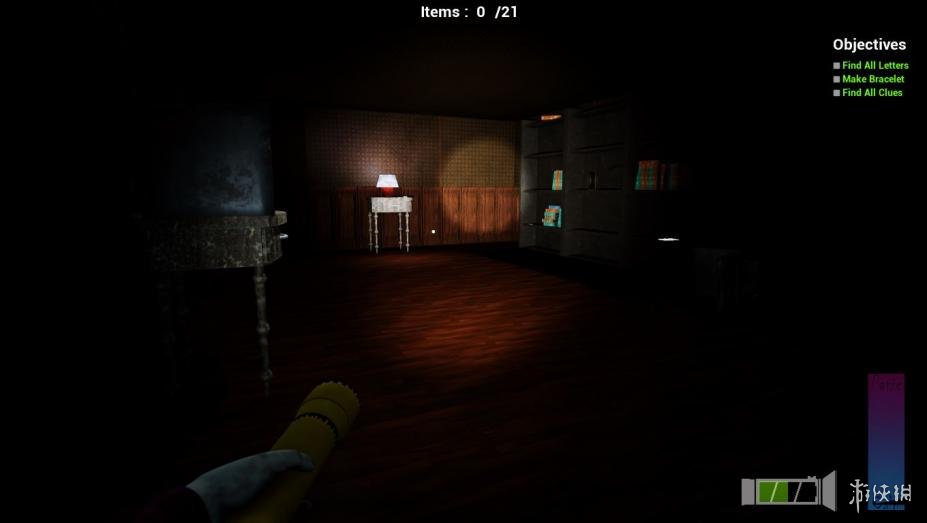Select the Make Bracelet objective
Image resolution: width=927 pixels, height=523 pixels.
pos(872,79)
